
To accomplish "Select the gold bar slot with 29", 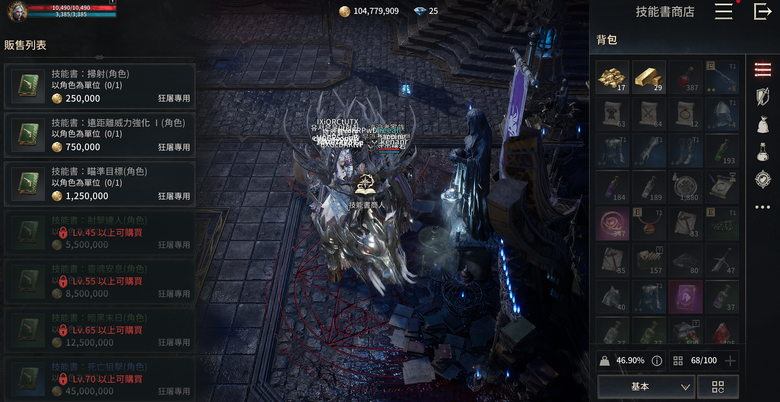I will (649, 76).
